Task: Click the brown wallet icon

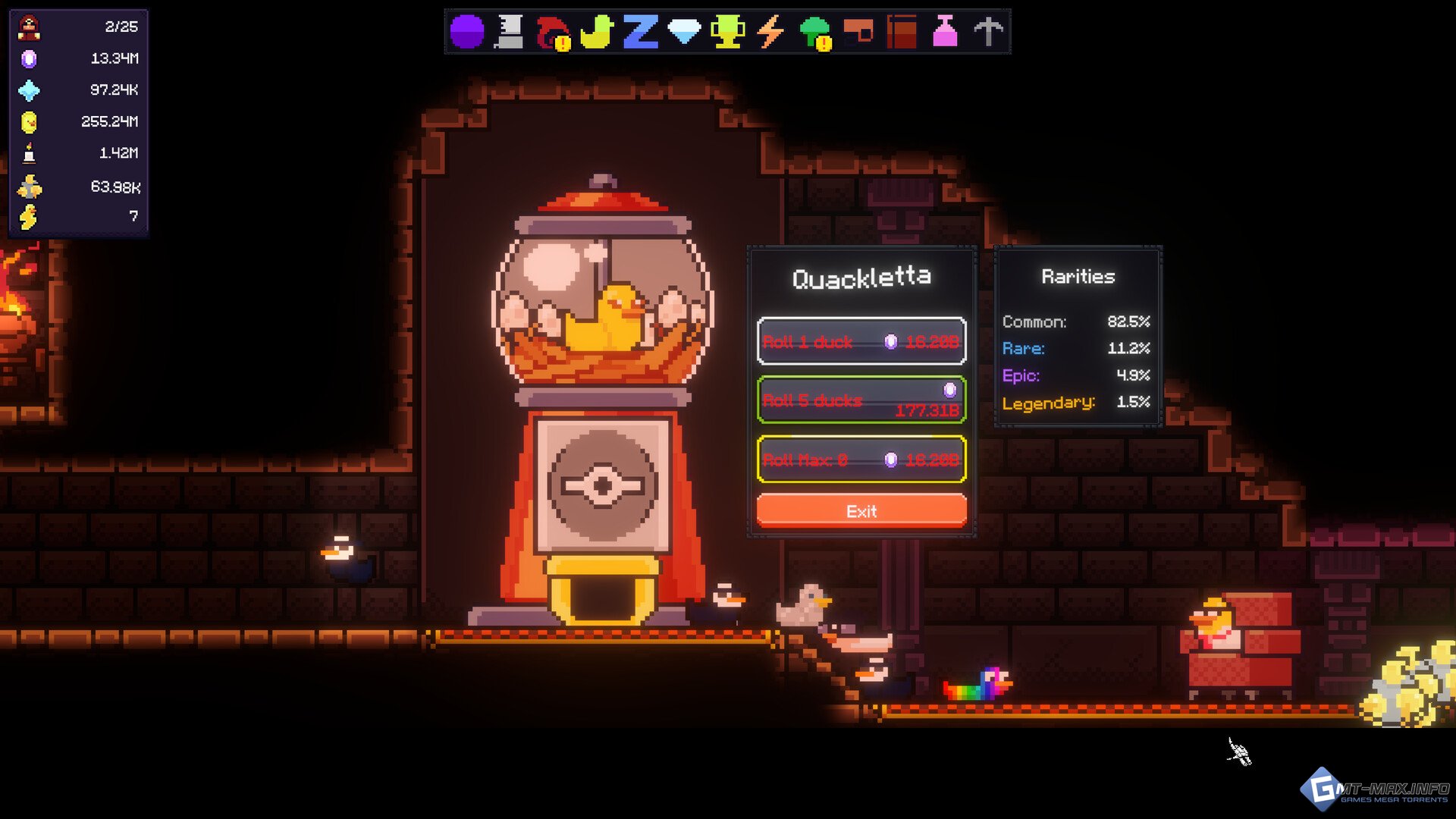Action: [858, 32]
